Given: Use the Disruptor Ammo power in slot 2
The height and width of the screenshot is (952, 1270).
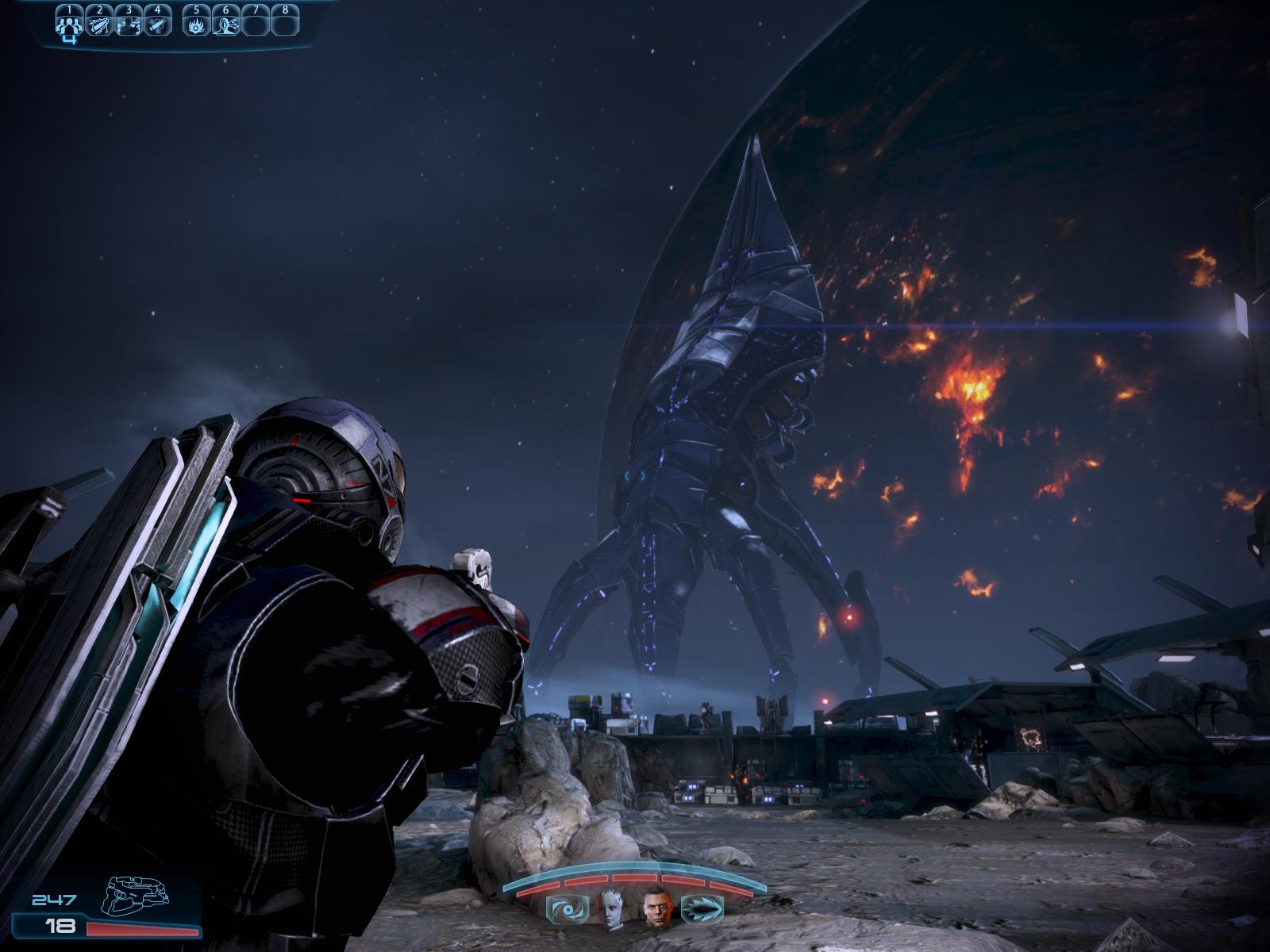Looking at the screenshot, I should point(99,25).
